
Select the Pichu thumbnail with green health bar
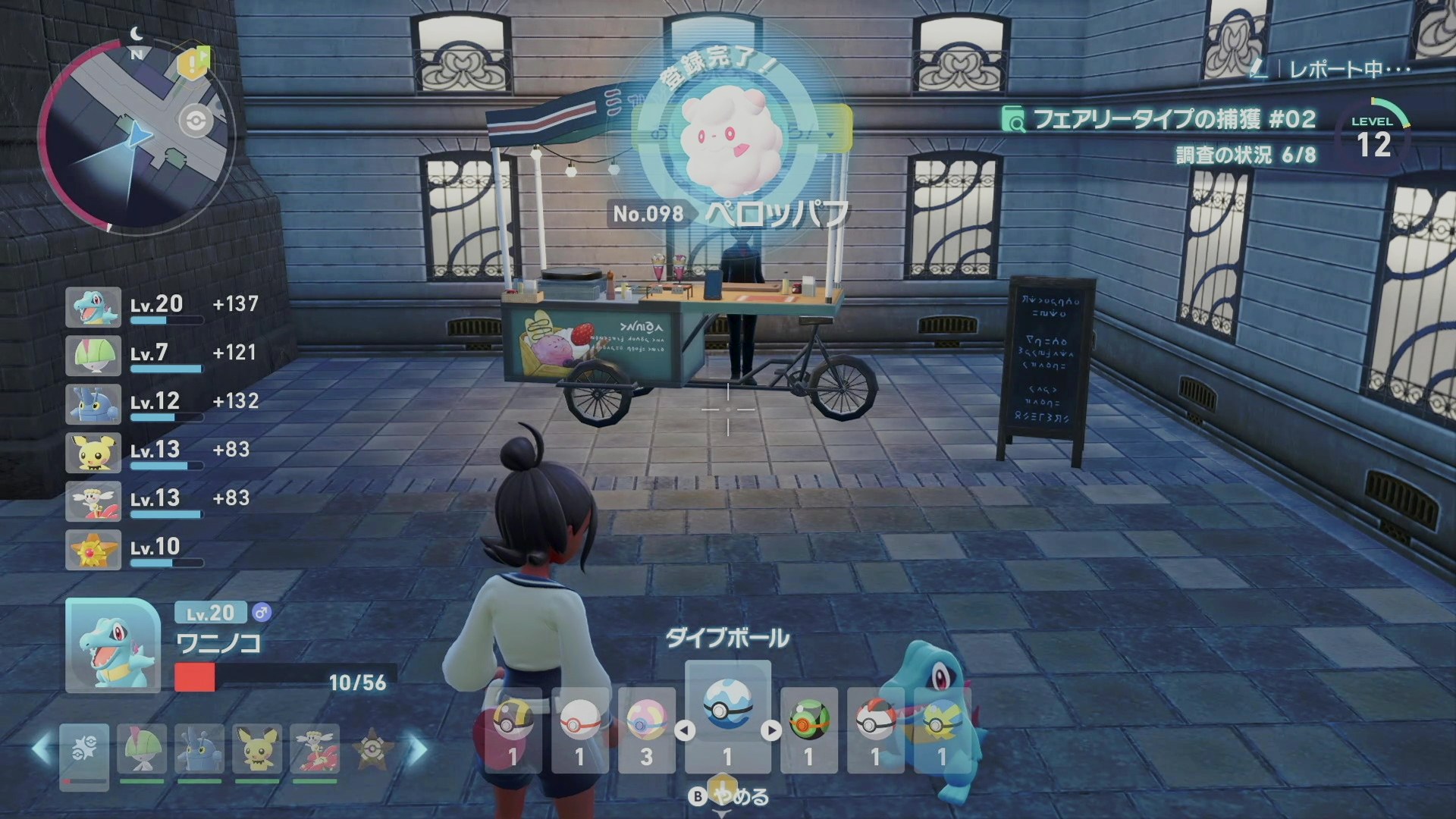pos(257,750)
